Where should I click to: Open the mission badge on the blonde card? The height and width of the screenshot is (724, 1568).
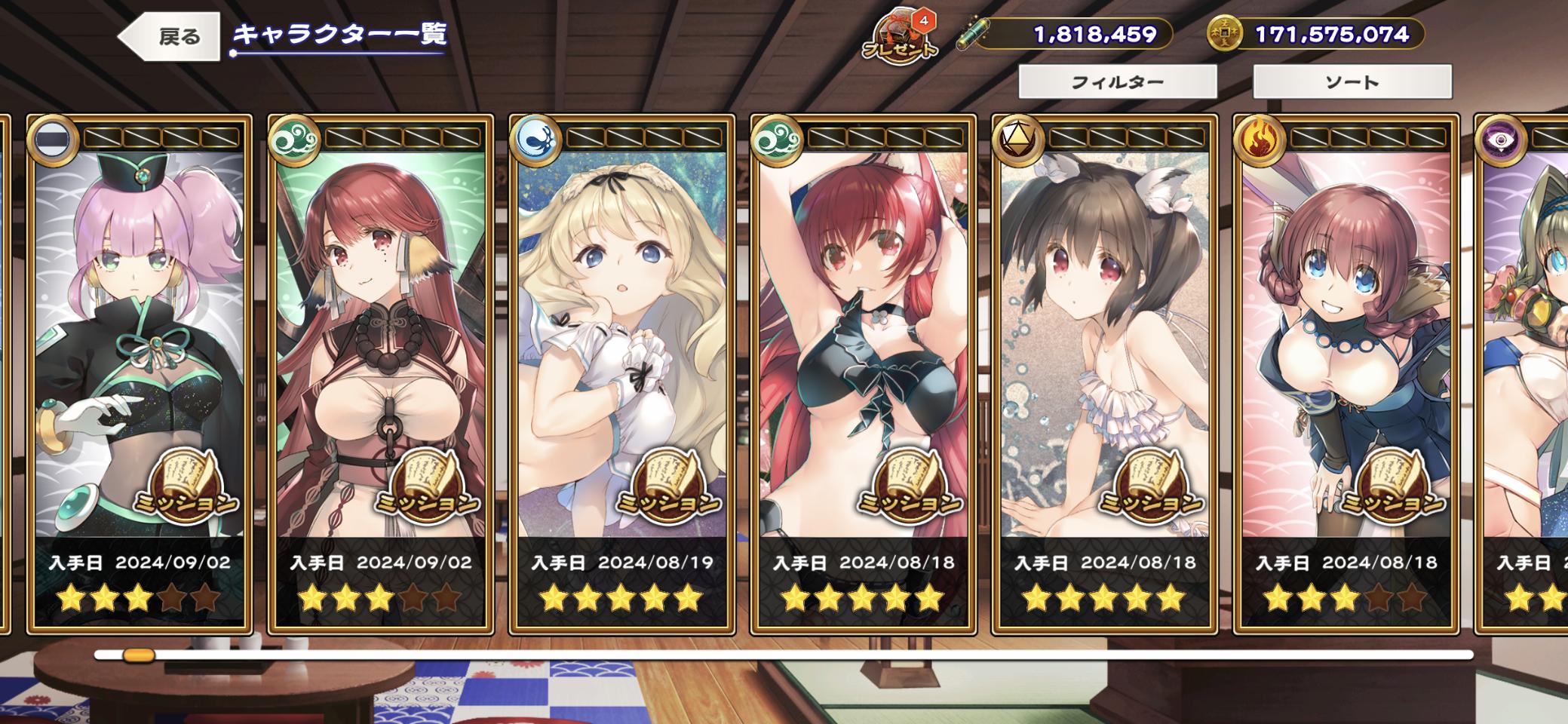668,486
